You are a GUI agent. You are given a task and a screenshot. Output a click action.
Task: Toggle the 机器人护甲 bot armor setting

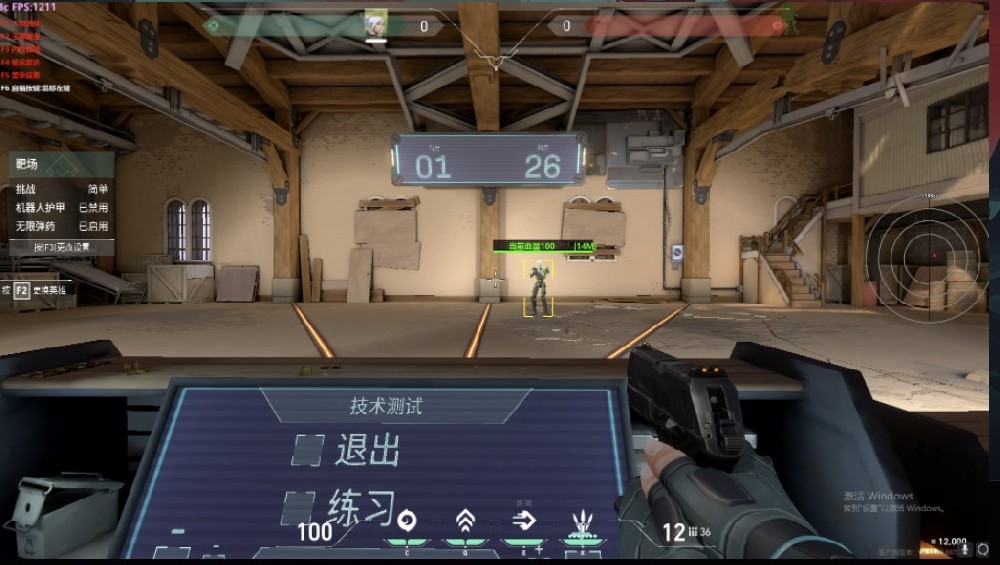(x=62, y=208)
